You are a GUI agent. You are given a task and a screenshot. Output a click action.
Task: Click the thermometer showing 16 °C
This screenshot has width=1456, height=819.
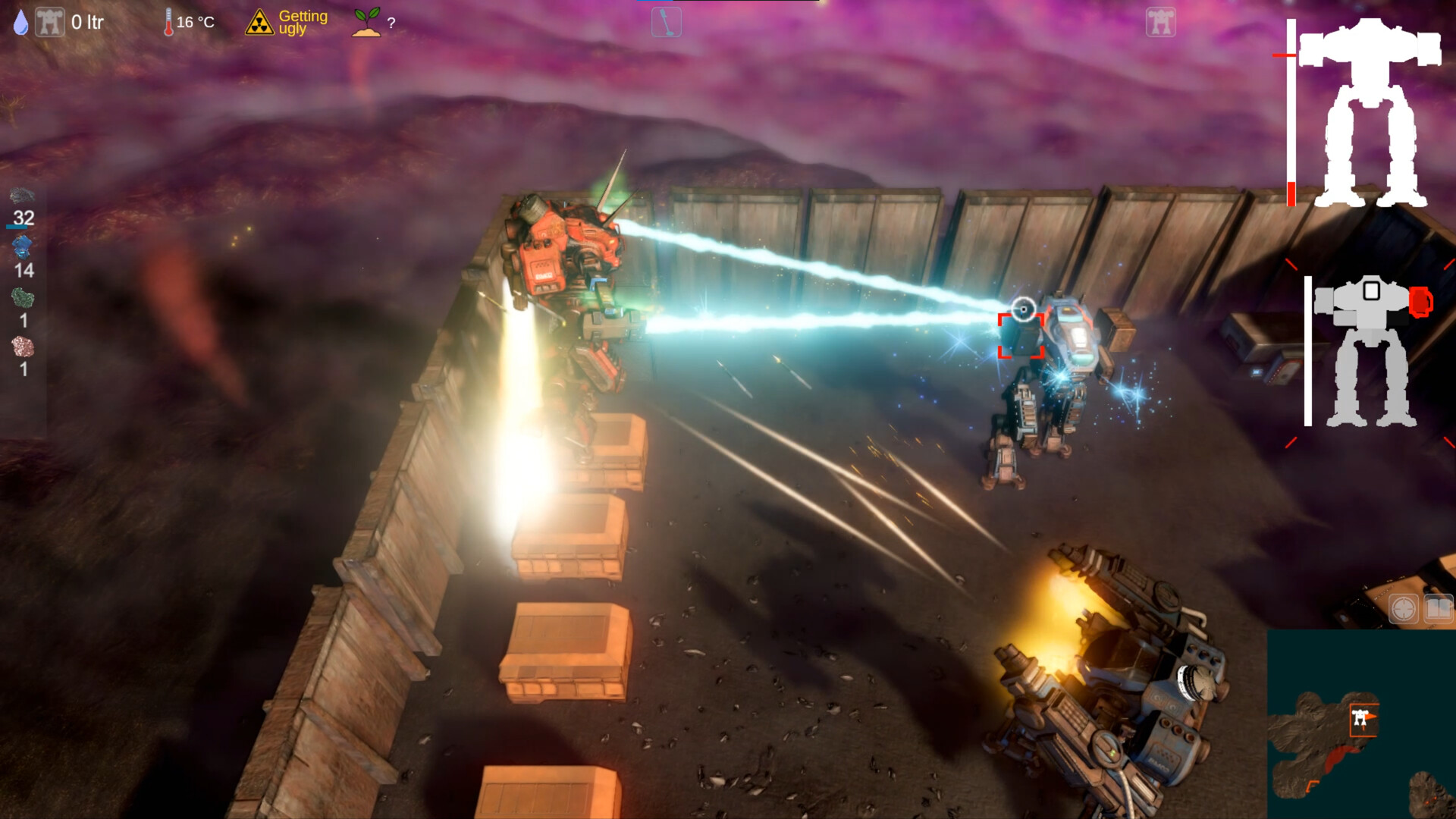(x=168, y=21)
